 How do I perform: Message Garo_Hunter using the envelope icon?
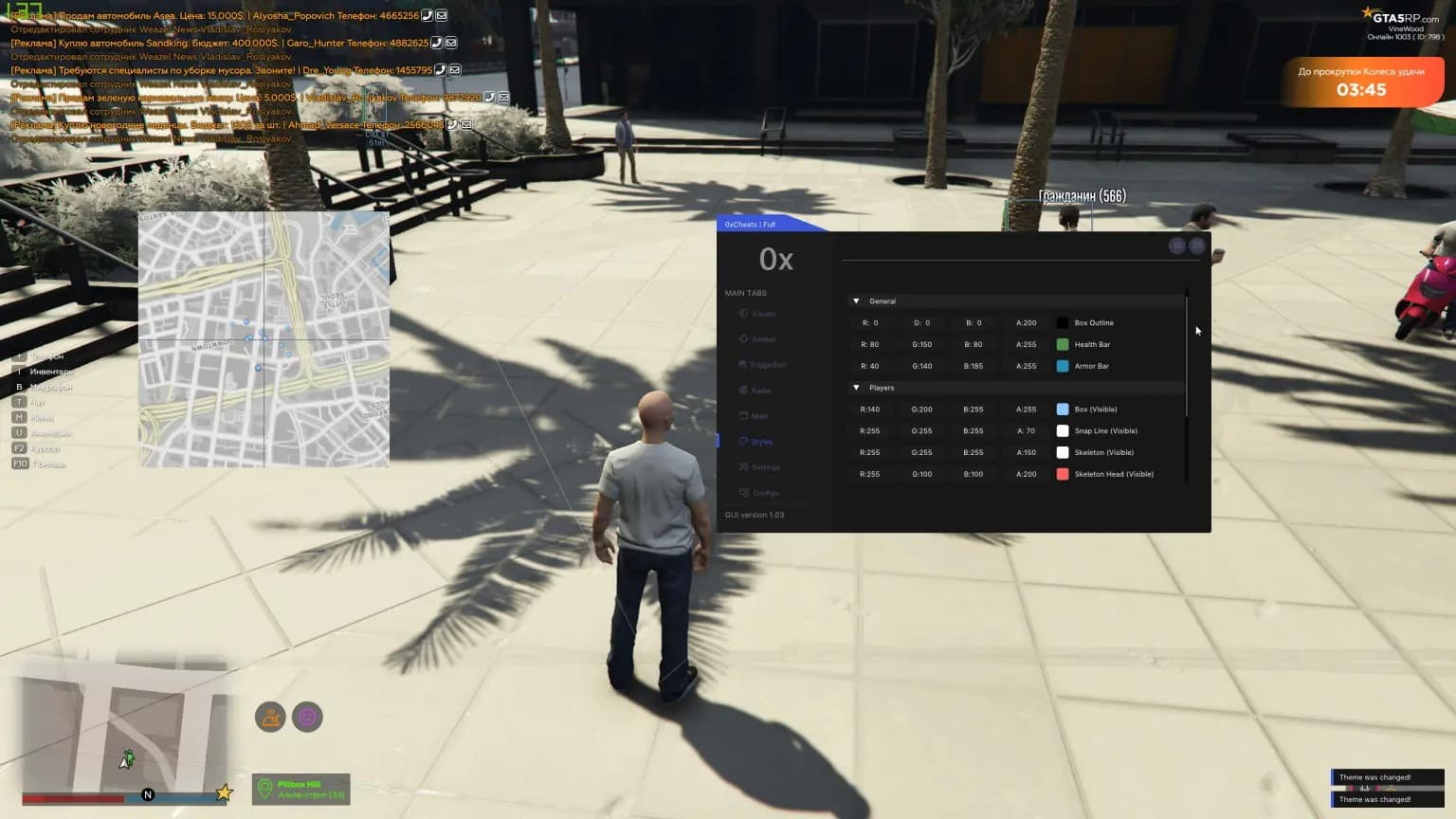click(x=451, y=43)
